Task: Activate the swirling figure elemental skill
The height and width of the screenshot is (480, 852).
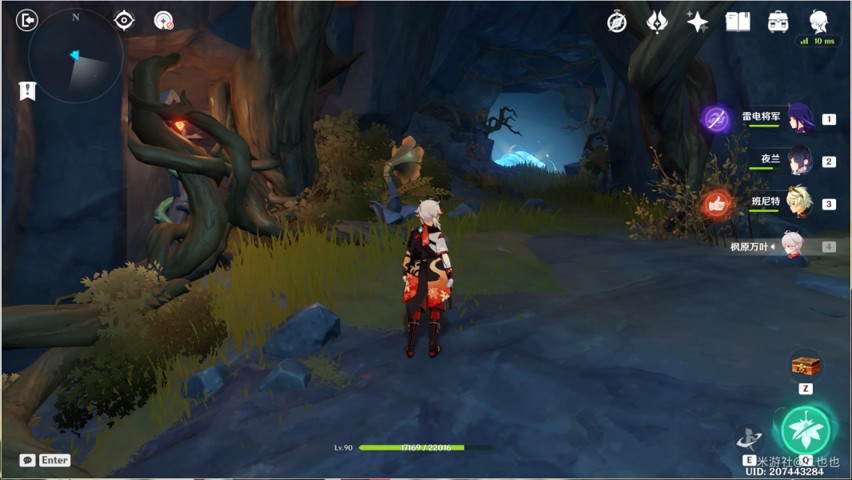Action: click(x=749, y=438)
